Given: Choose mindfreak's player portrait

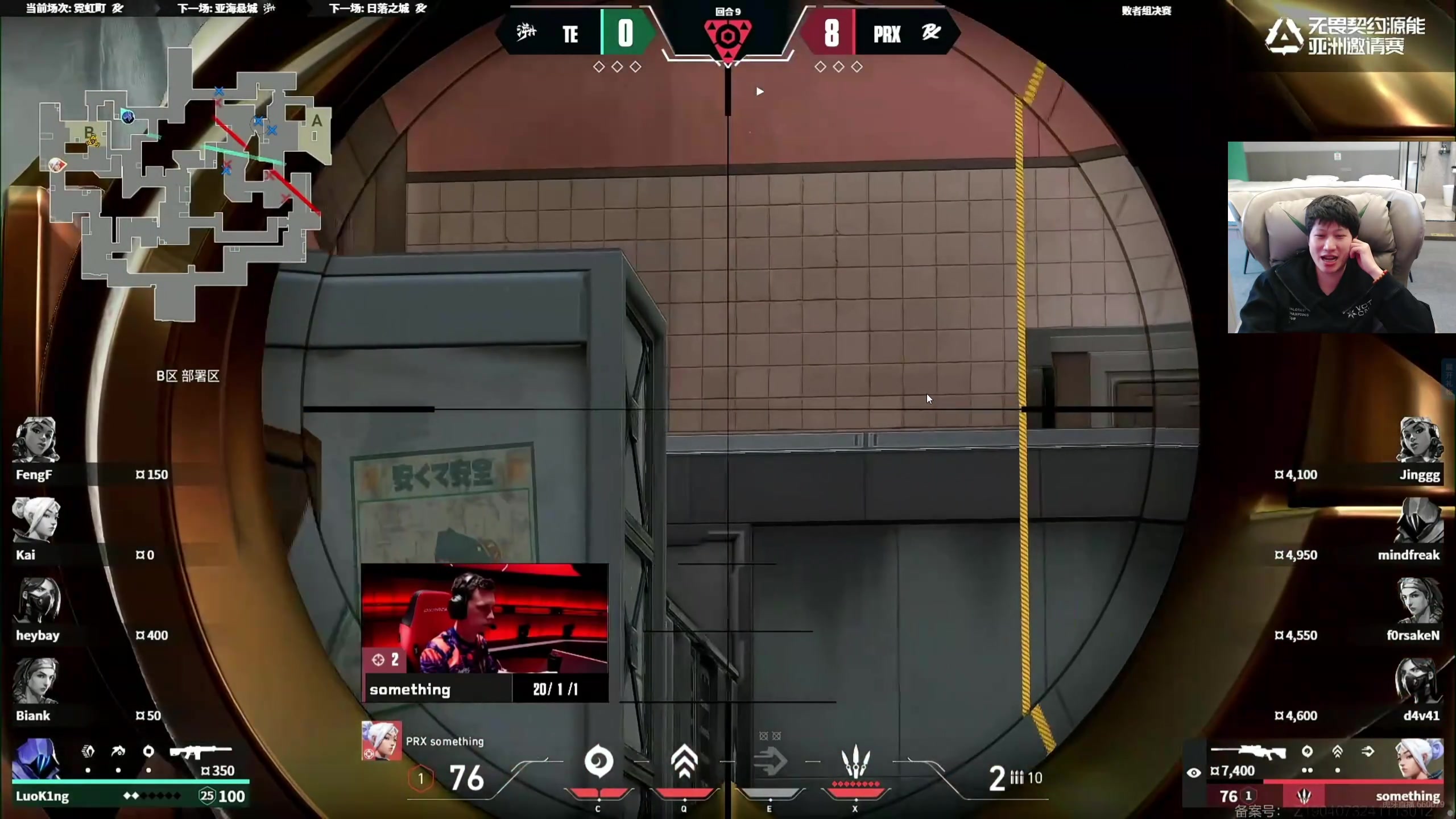Looking at the screenshot, I should [x=1418, y=520].
